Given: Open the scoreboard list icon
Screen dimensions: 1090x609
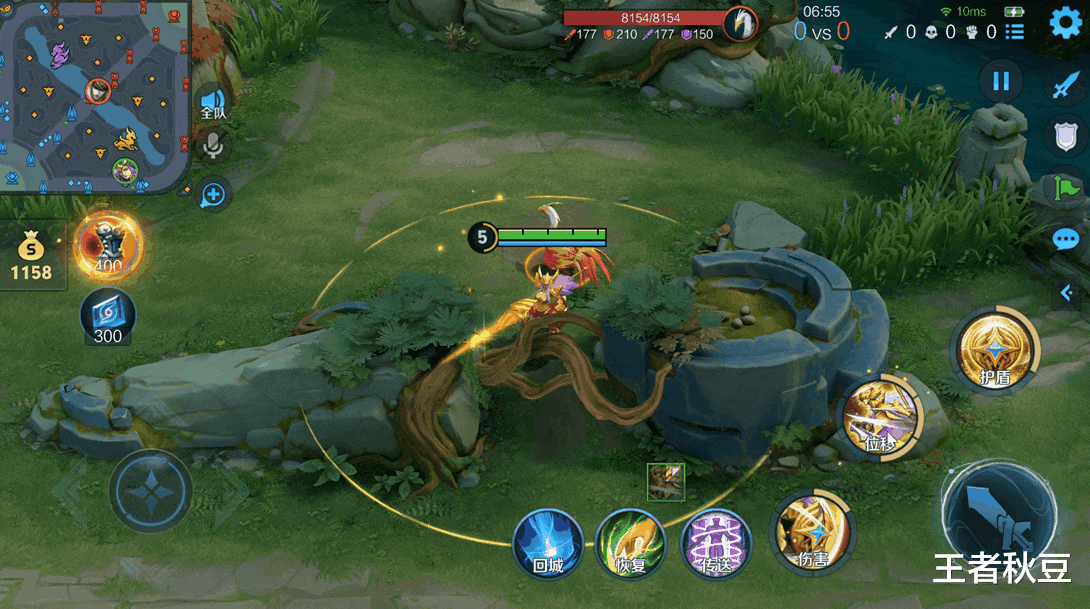Looking at the screenshot, I should [1015, 32].
